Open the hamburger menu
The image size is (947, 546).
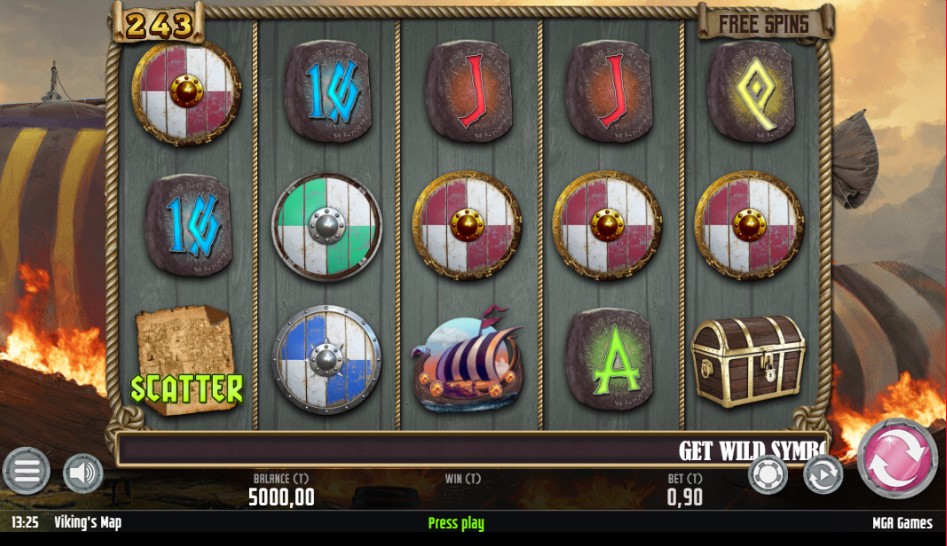click(x=26, y=471)
